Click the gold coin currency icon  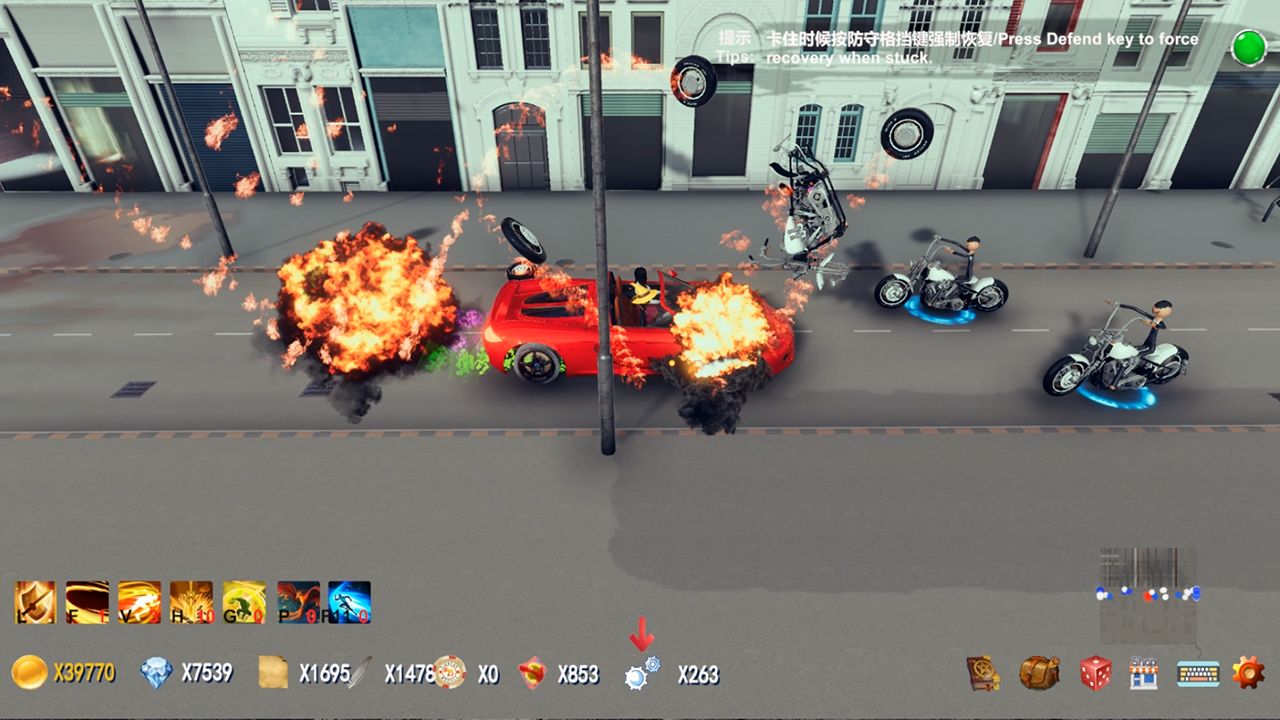tap(30, 673)
